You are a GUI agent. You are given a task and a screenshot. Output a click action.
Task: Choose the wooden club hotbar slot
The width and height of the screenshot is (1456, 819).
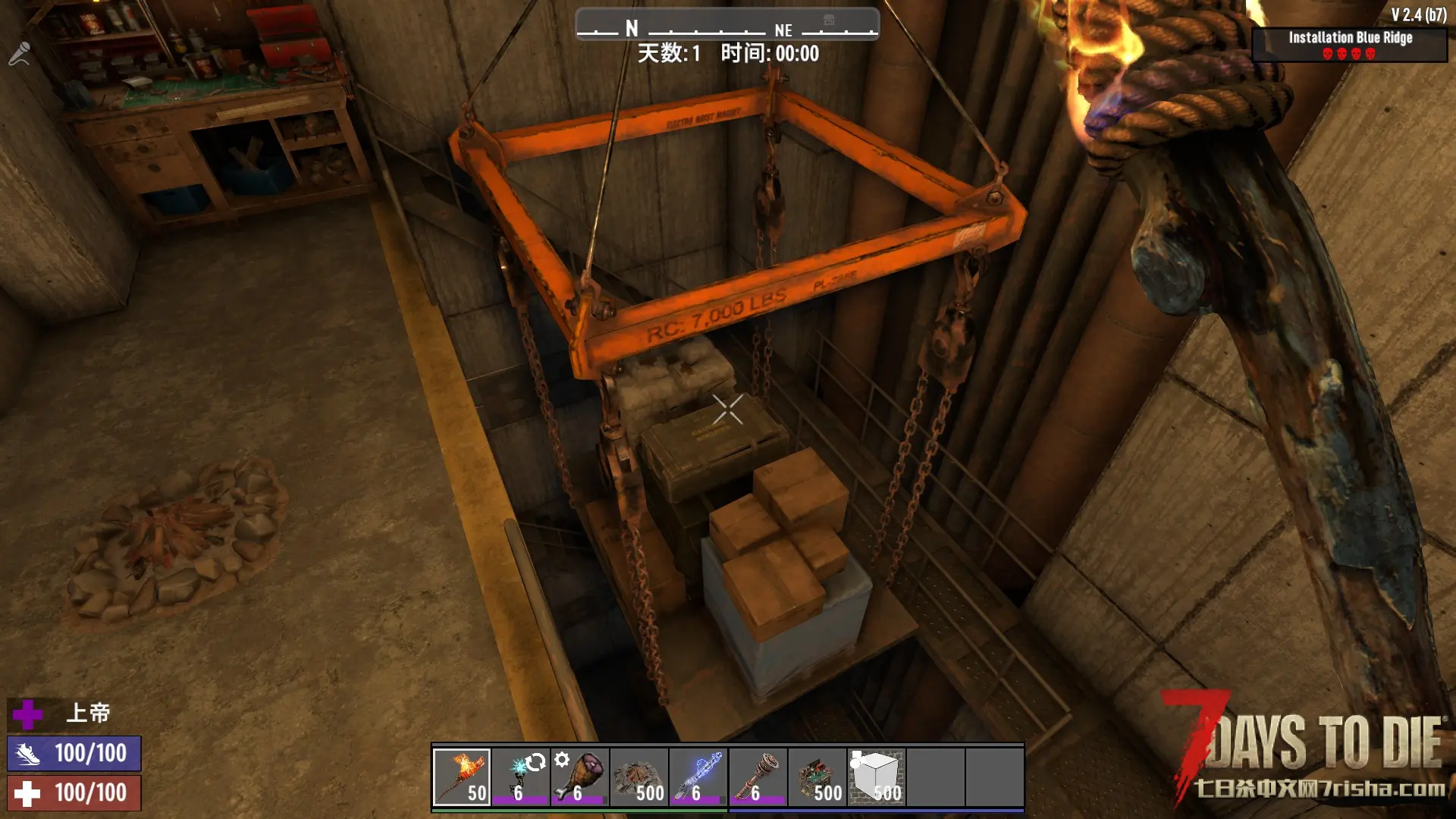[x=758, y=777]
